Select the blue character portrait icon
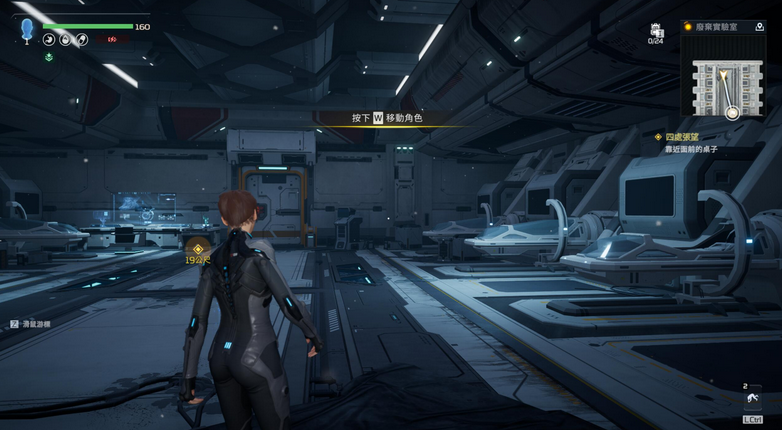782x430 pixels. (26, 31)
